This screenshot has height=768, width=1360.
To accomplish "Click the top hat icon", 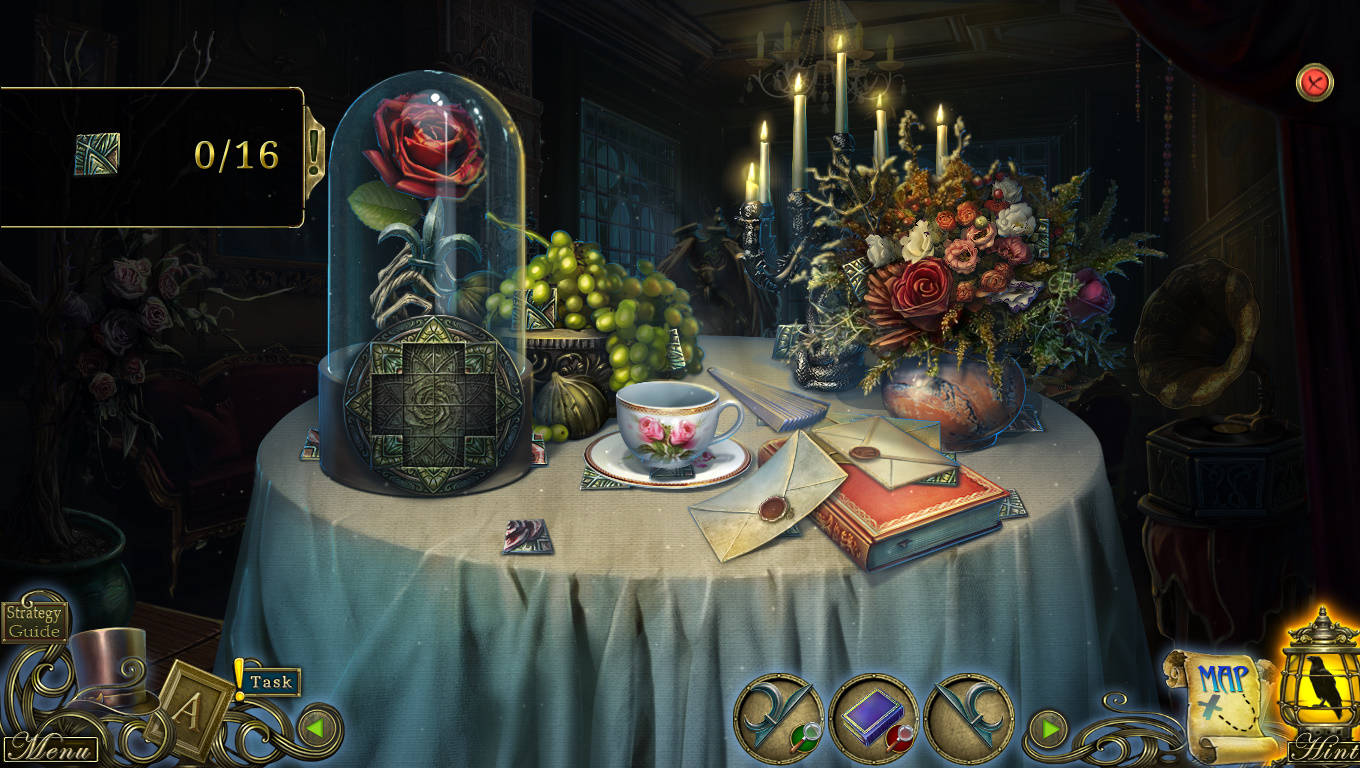I will pyautogui.click(x=106, y=664).
